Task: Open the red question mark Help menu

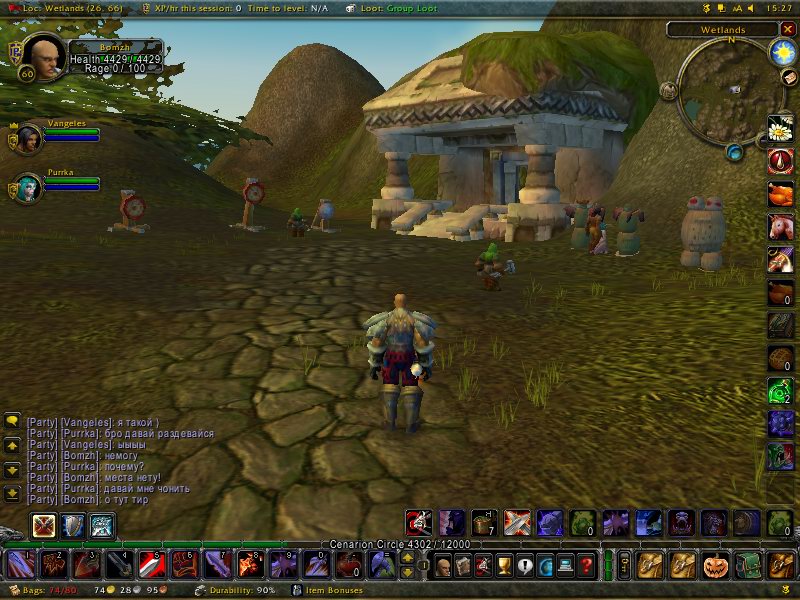Action: (587, 565)
